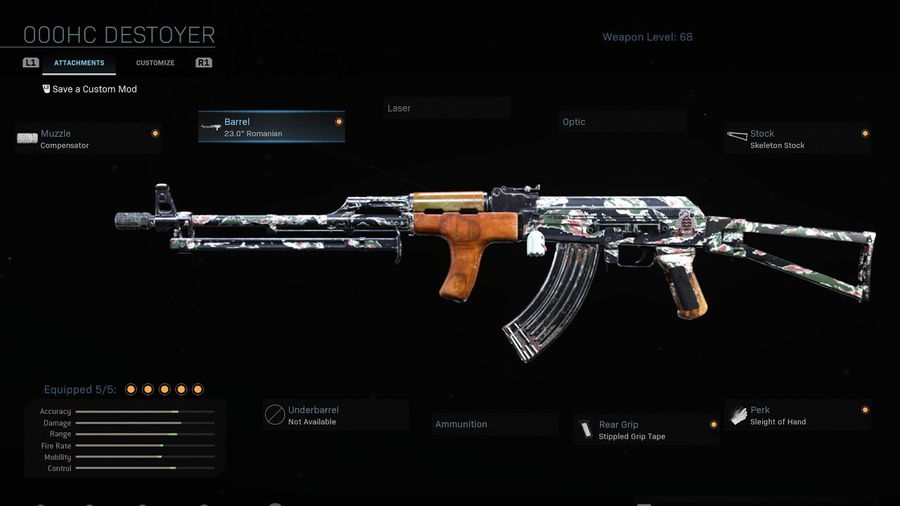900x506 pixels.
Task: Switch to the Attachments tab
Action: tap(79, 63)
